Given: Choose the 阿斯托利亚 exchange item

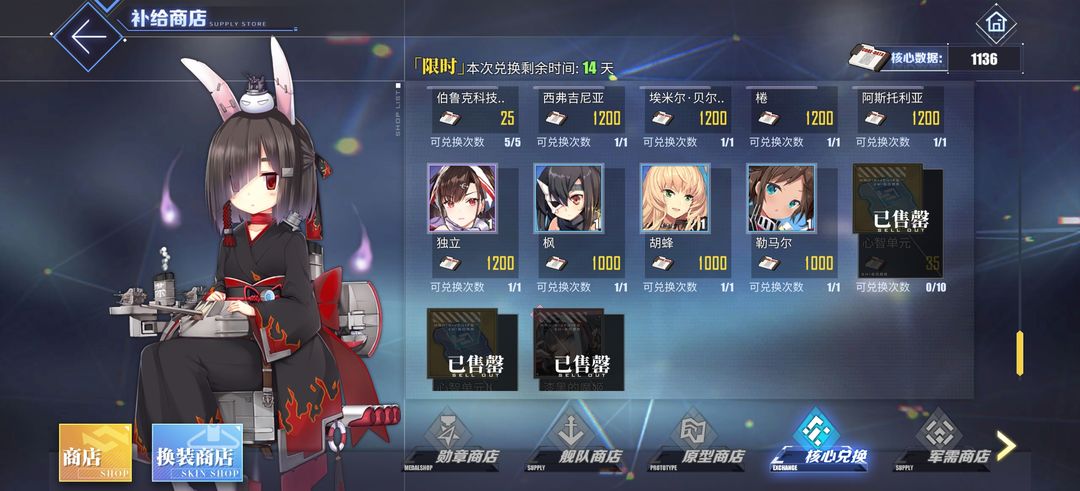Looking at the screenshot, I should click(900, 112).
